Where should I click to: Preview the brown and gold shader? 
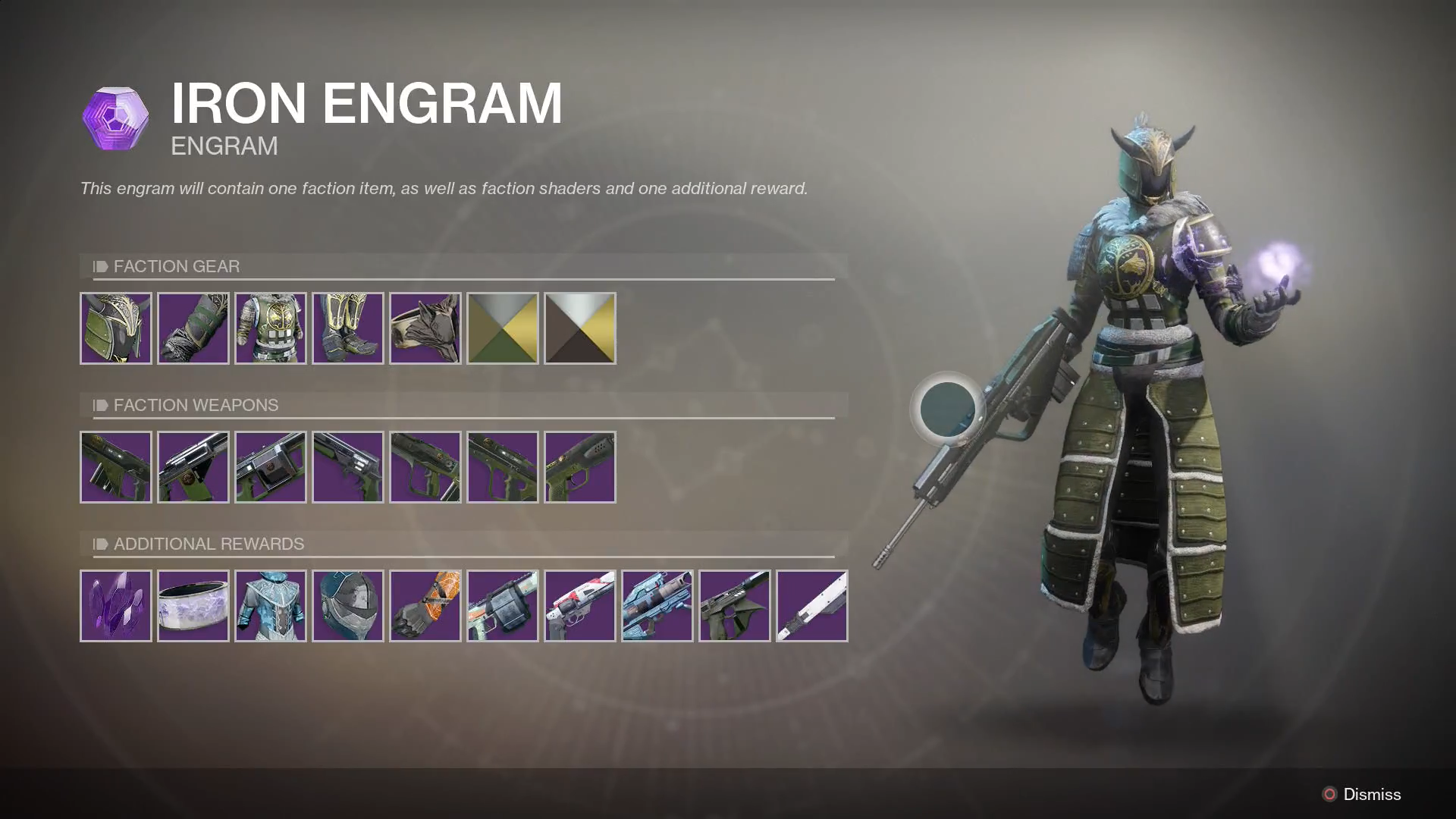[x=580, y=328]
